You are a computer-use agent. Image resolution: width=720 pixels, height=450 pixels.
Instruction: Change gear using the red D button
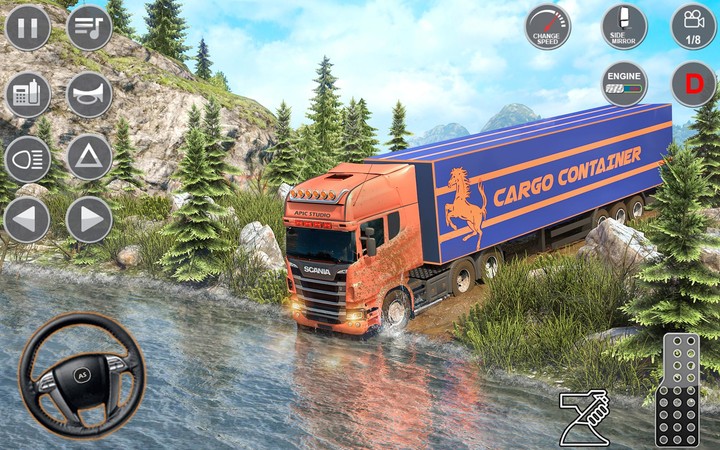point(693,84)
